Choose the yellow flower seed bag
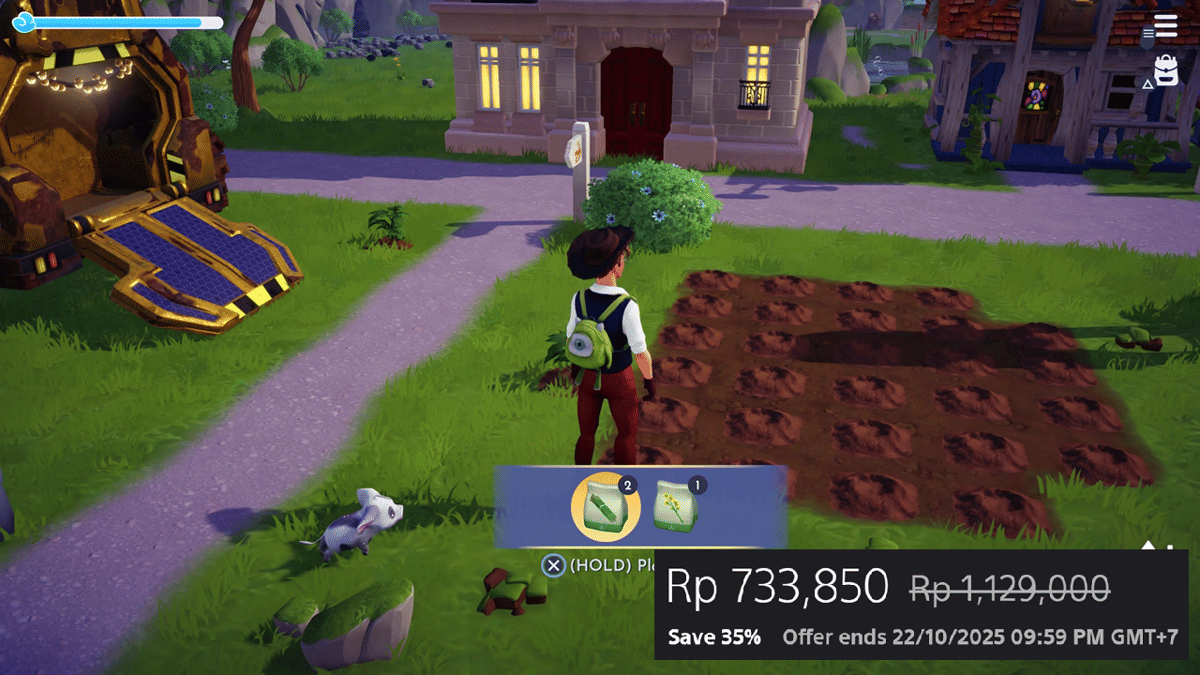The width and height of the screenshot is (1200, 675). point(675,507)
